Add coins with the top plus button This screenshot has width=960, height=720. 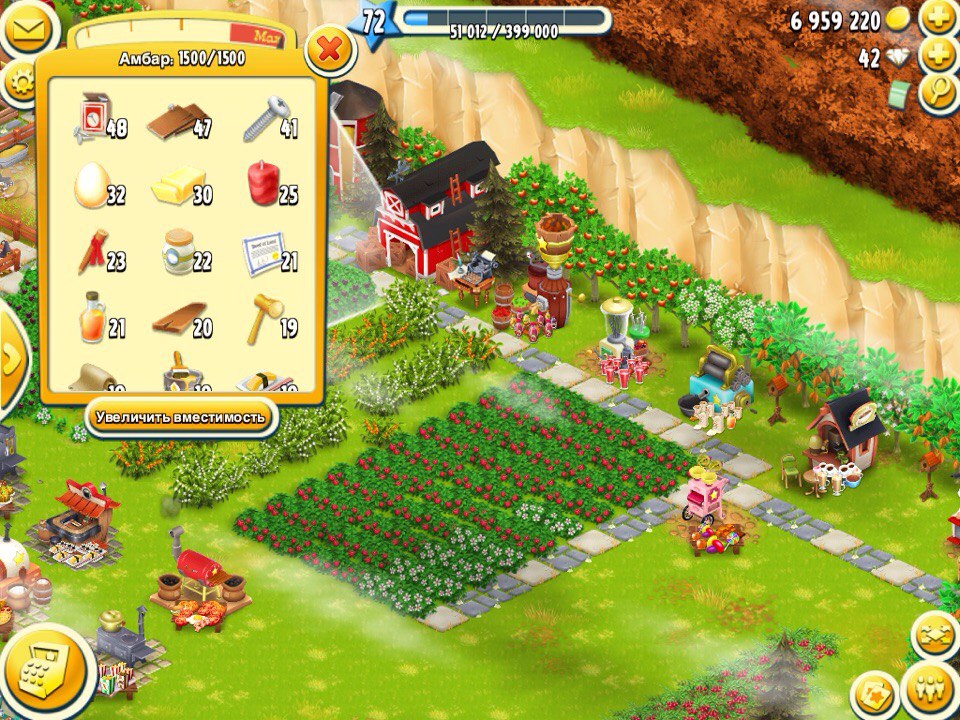point(938,19)
